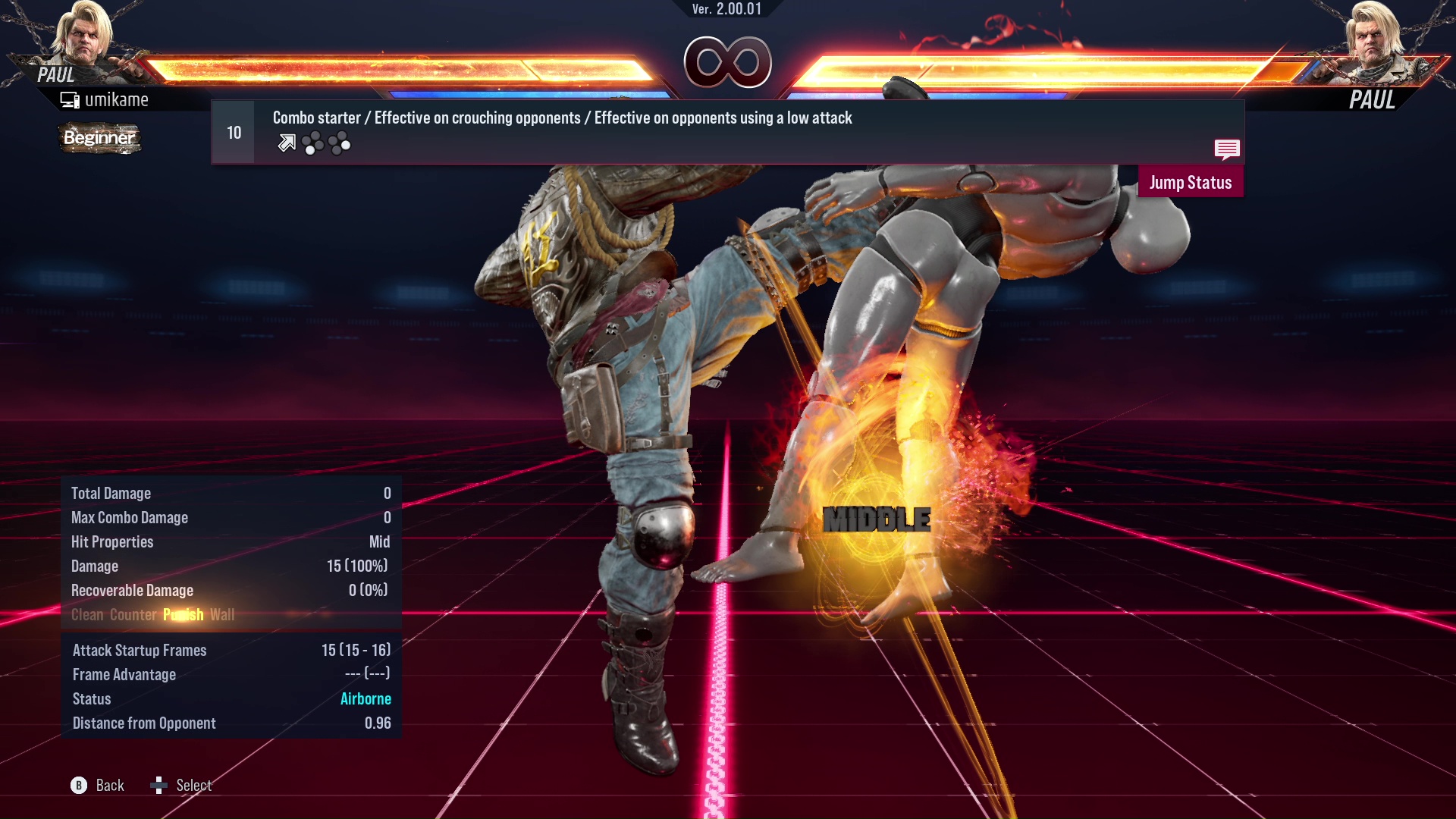
Task: Click the Back option
Action: pyautogui.click(x=108, y=786)
